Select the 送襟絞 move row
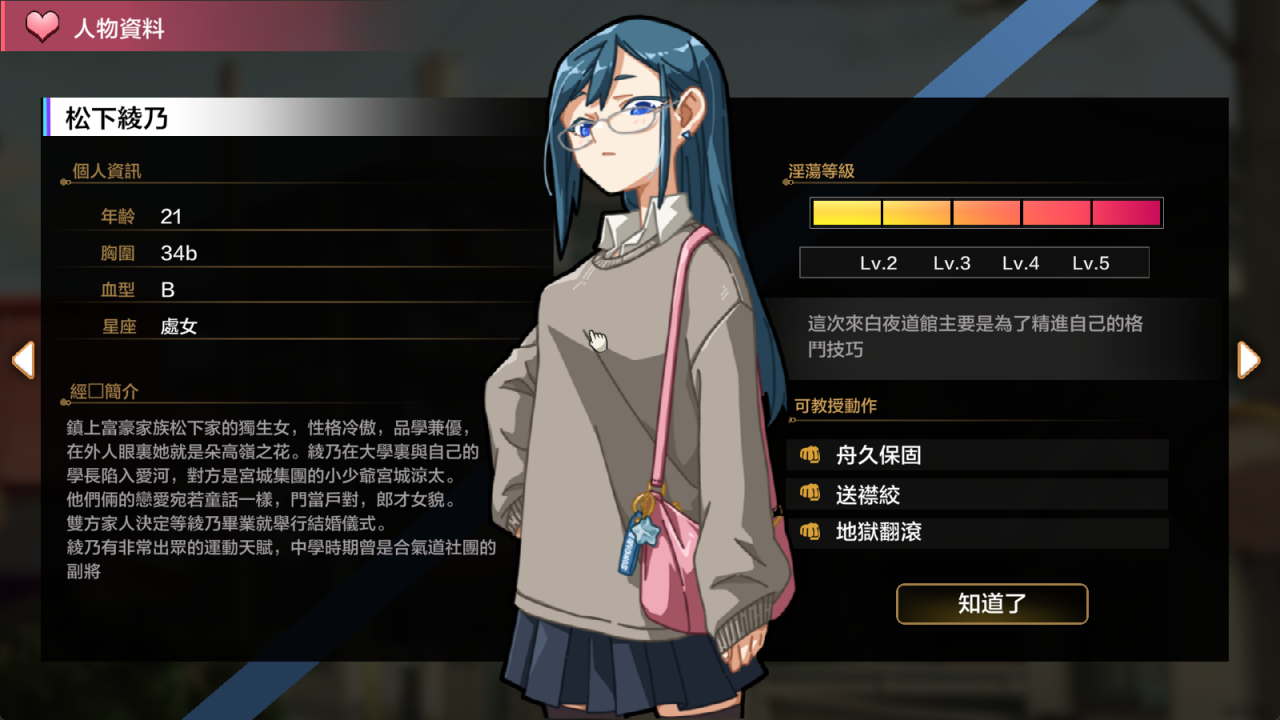The image size is (1280, 720). [x=978, y=494]
